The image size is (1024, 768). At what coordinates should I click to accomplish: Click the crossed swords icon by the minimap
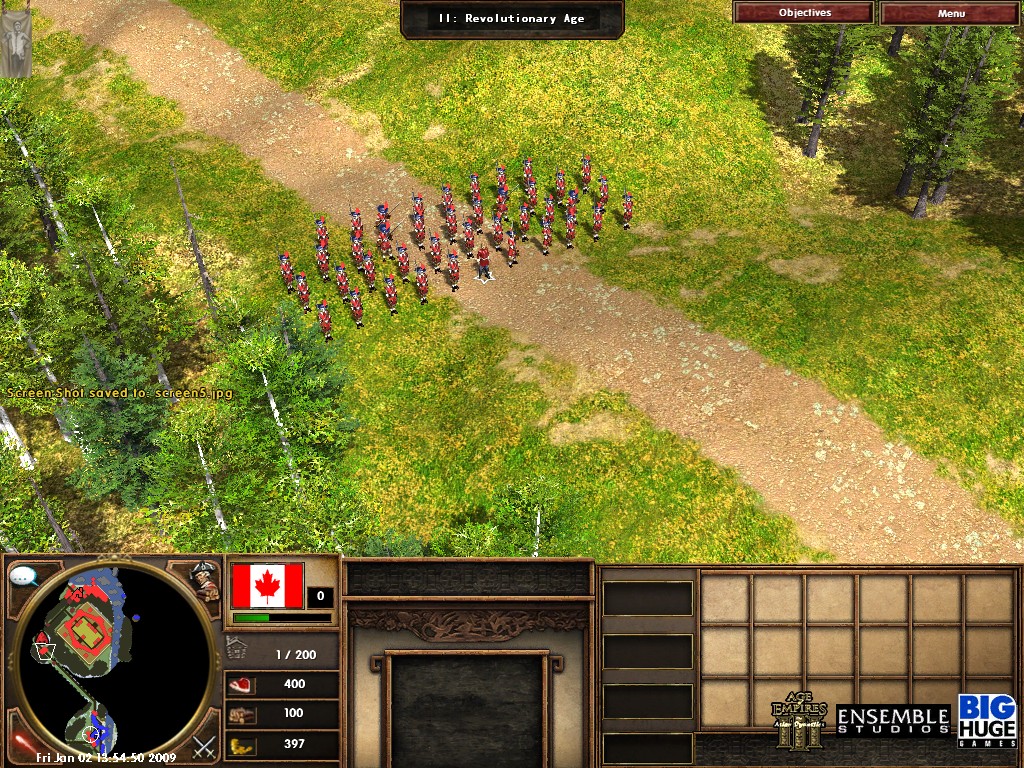[x=204, y=745]
